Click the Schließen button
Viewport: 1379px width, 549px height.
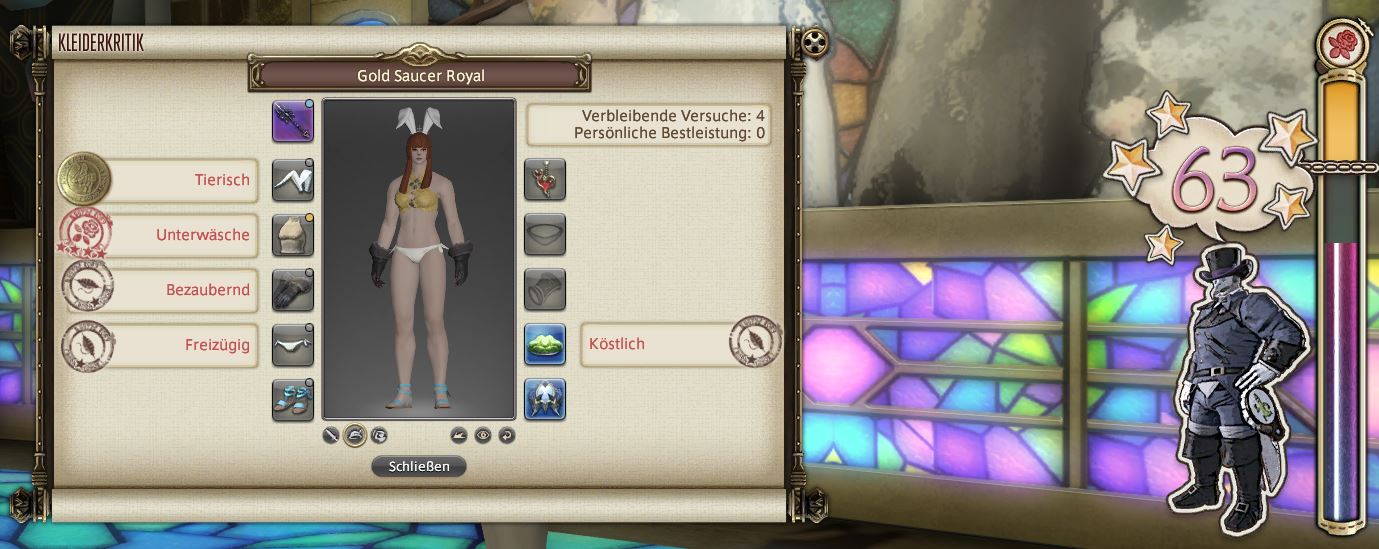pyautogui.click(x=418, y=466)
